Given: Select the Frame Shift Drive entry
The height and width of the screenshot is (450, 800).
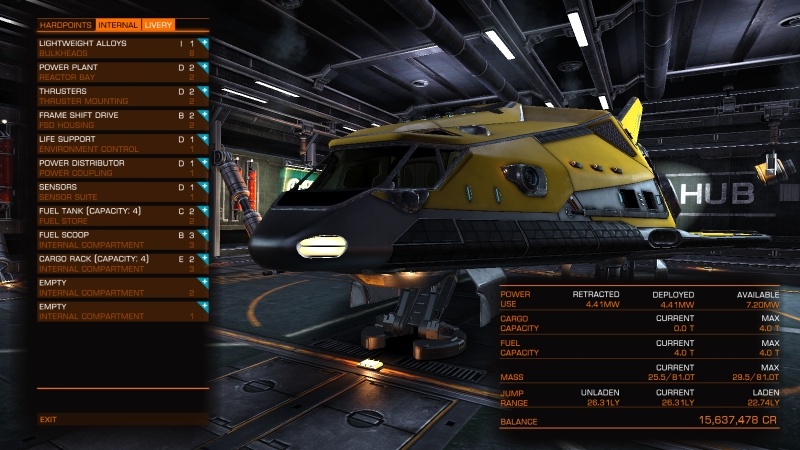Looking at the screenshot, I should pyautogui.click(x=123, y=120).
